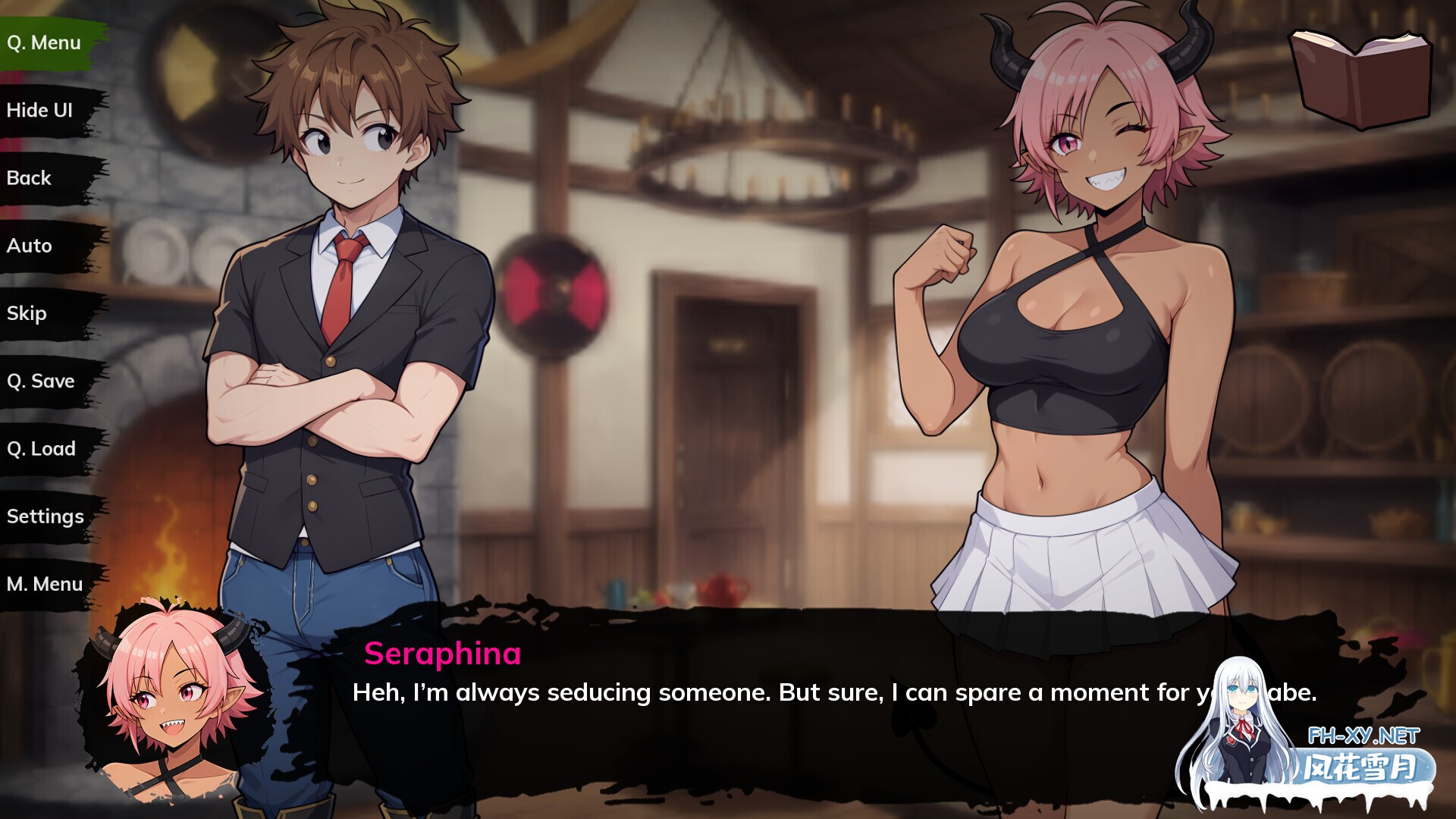
Task: Go Back to previous dialogue line
Action: click(x=30, y=178)
